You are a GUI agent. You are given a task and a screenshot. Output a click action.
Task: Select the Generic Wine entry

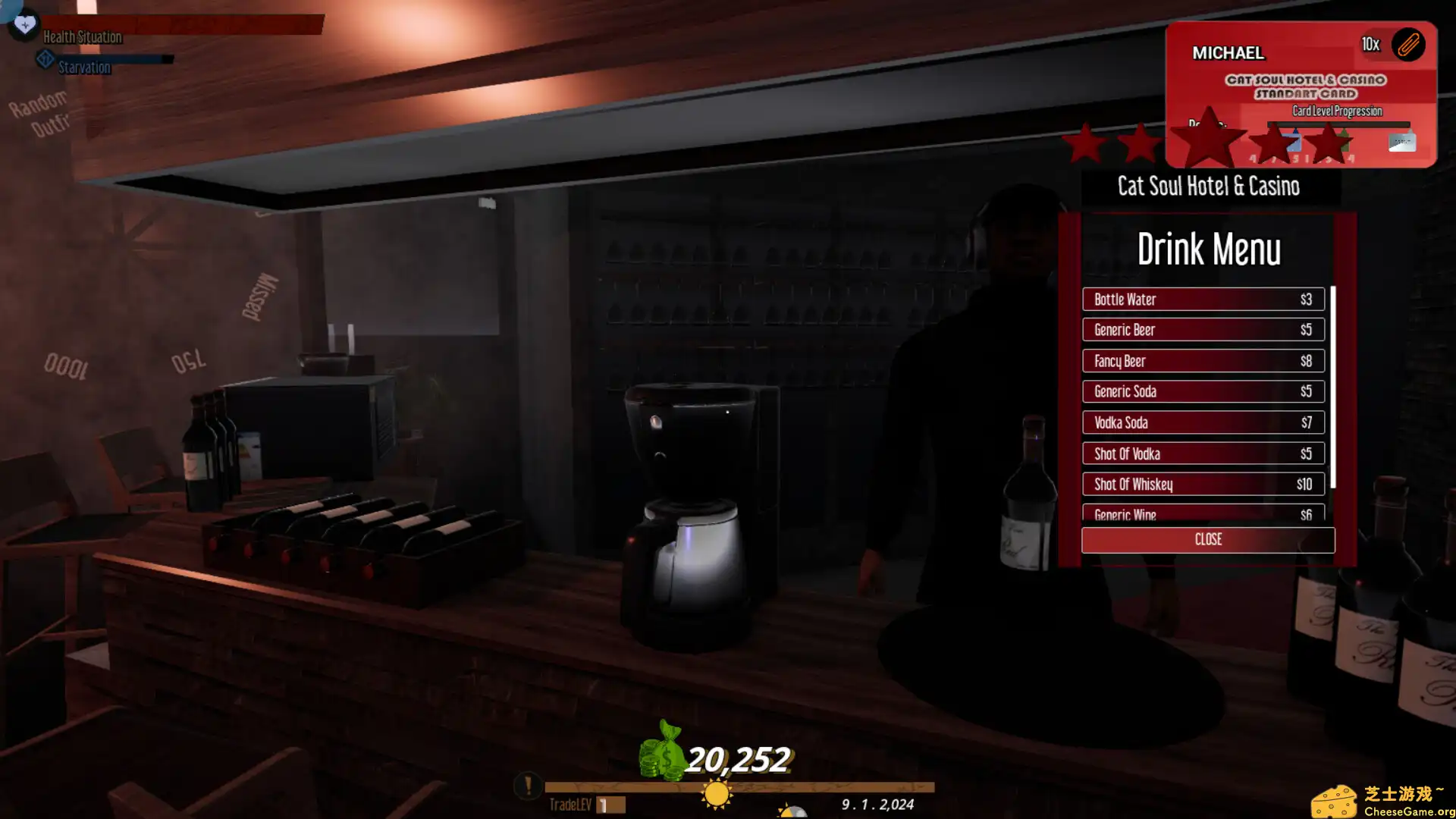pyautogui.click(x=1203, y=514)
